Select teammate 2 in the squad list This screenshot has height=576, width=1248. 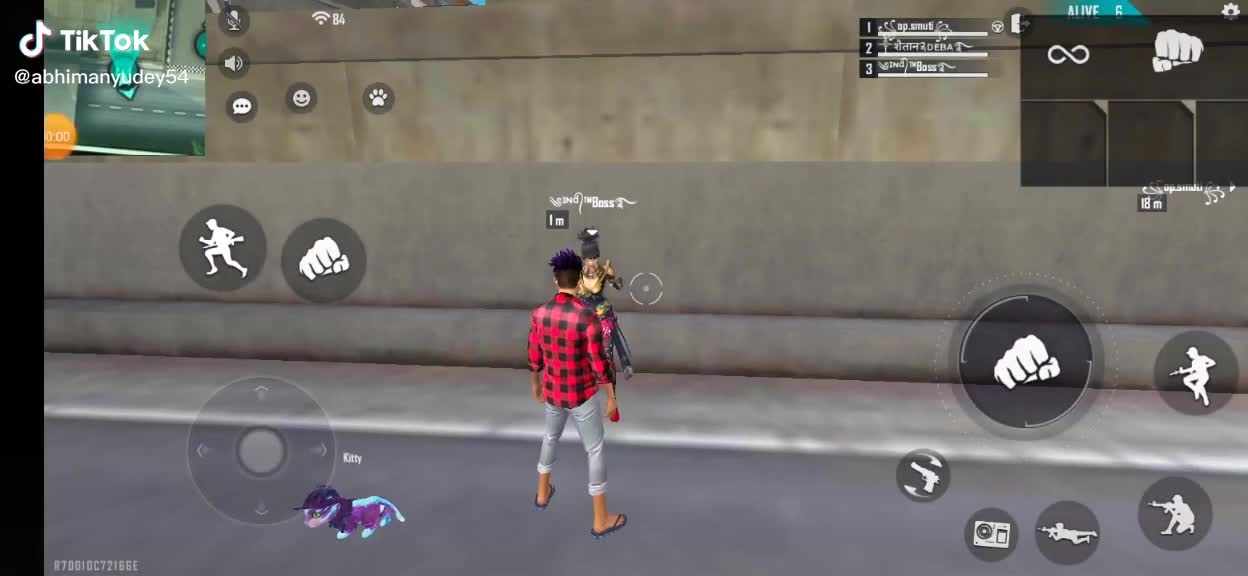tap(925, 48)
